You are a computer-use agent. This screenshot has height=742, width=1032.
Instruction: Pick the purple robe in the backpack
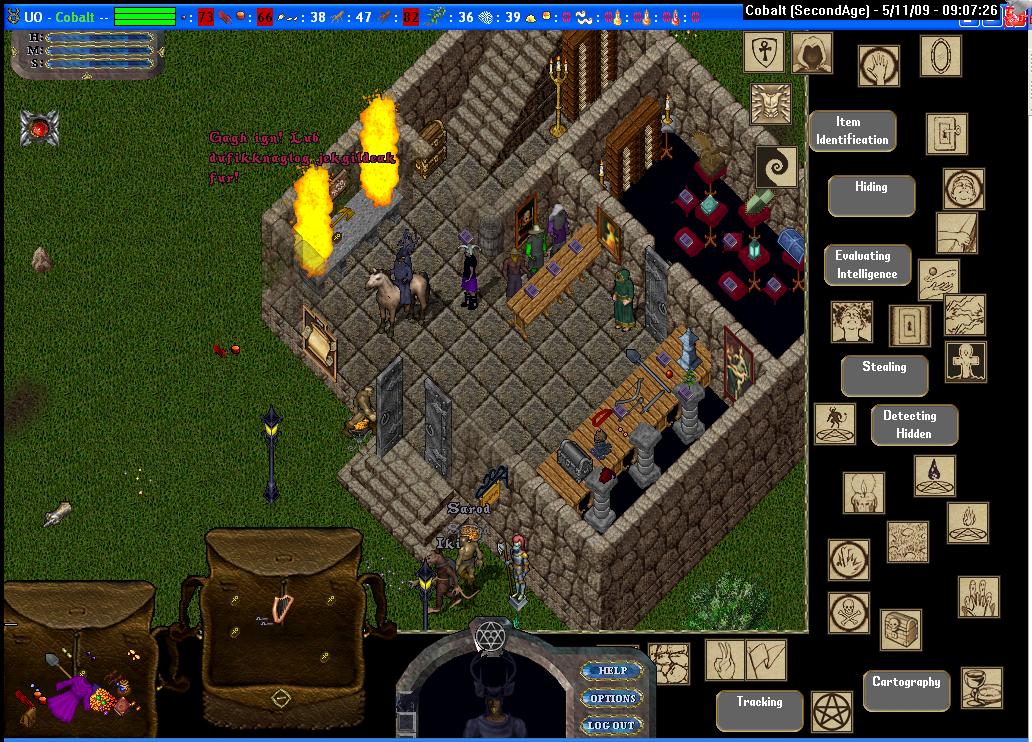point(70,692)
